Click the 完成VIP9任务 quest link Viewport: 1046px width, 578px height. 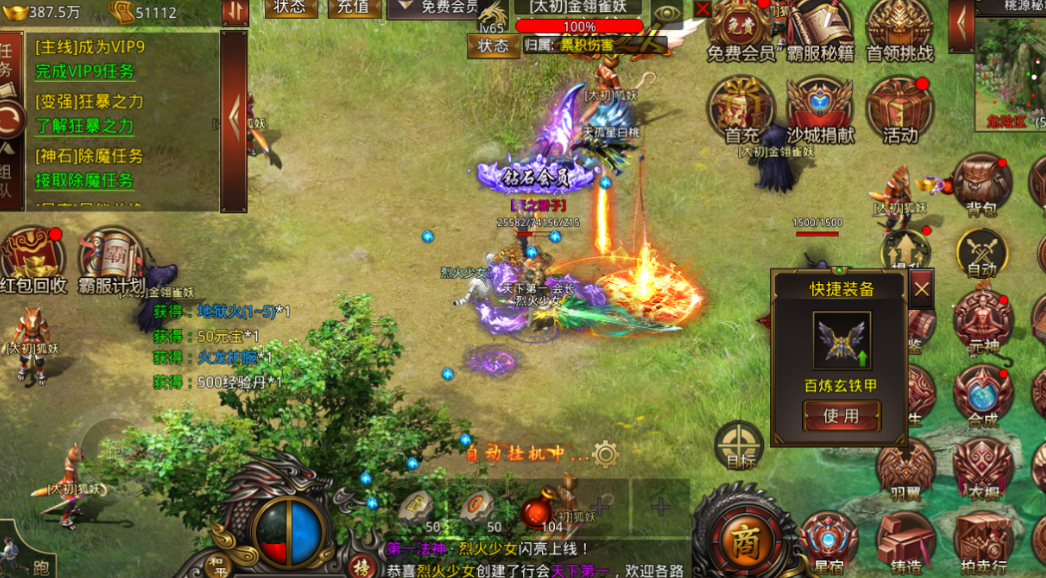(x=85, y=72)
